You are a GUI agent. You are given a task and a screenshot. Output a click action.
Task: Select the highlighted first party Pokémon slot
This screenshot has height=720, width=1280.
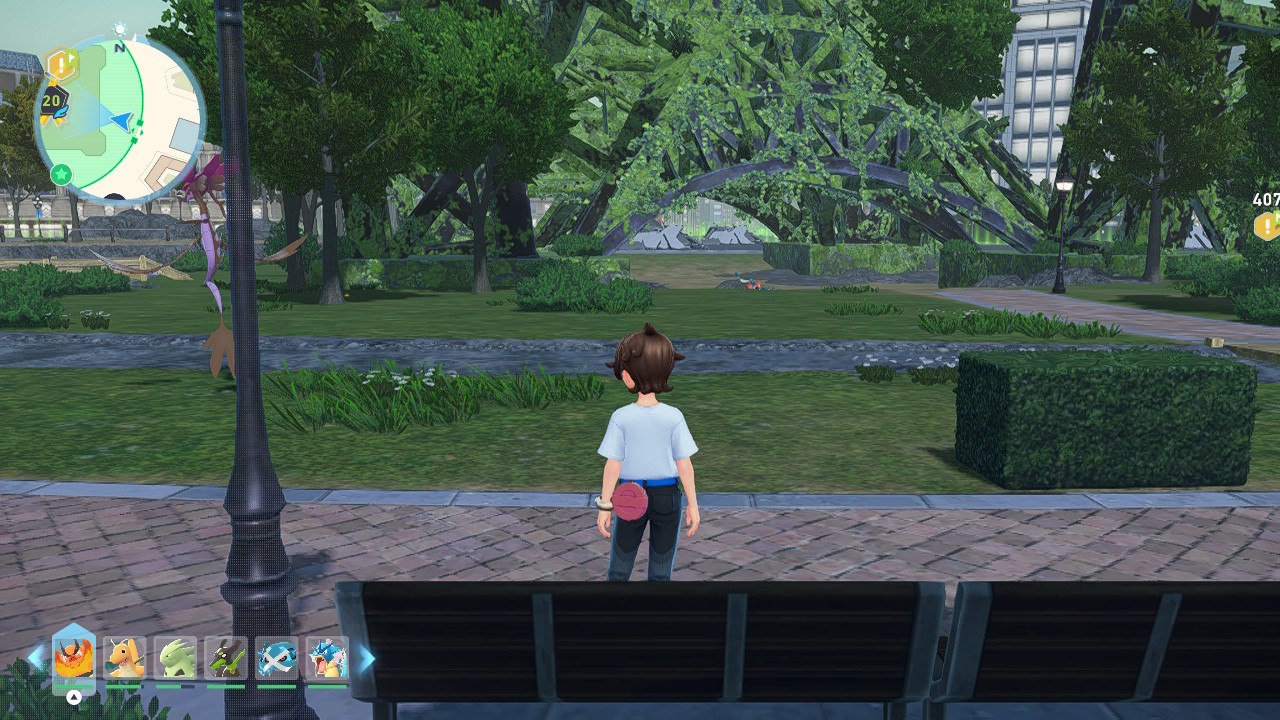pyautogui.click(x=74, y=658)
